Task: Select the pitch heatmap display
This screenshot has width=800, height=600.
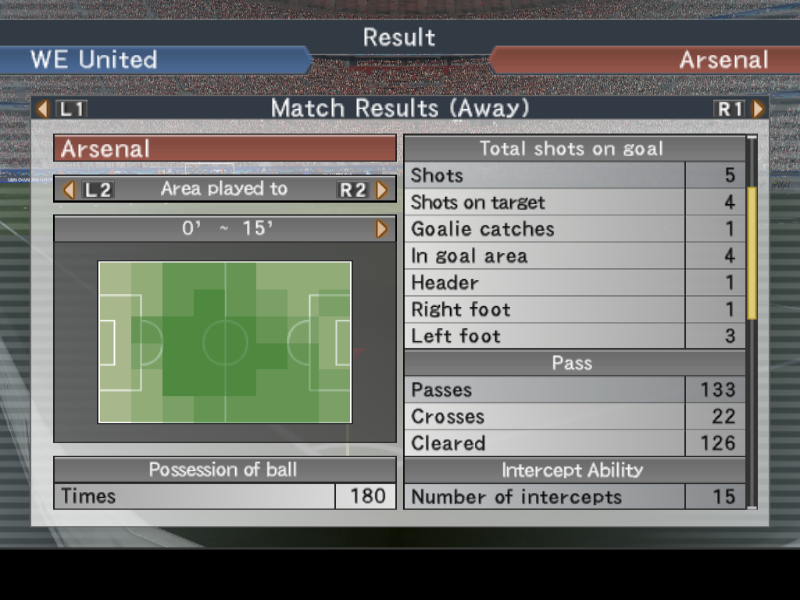Action: pyautogui.click(x=225, y=342)
